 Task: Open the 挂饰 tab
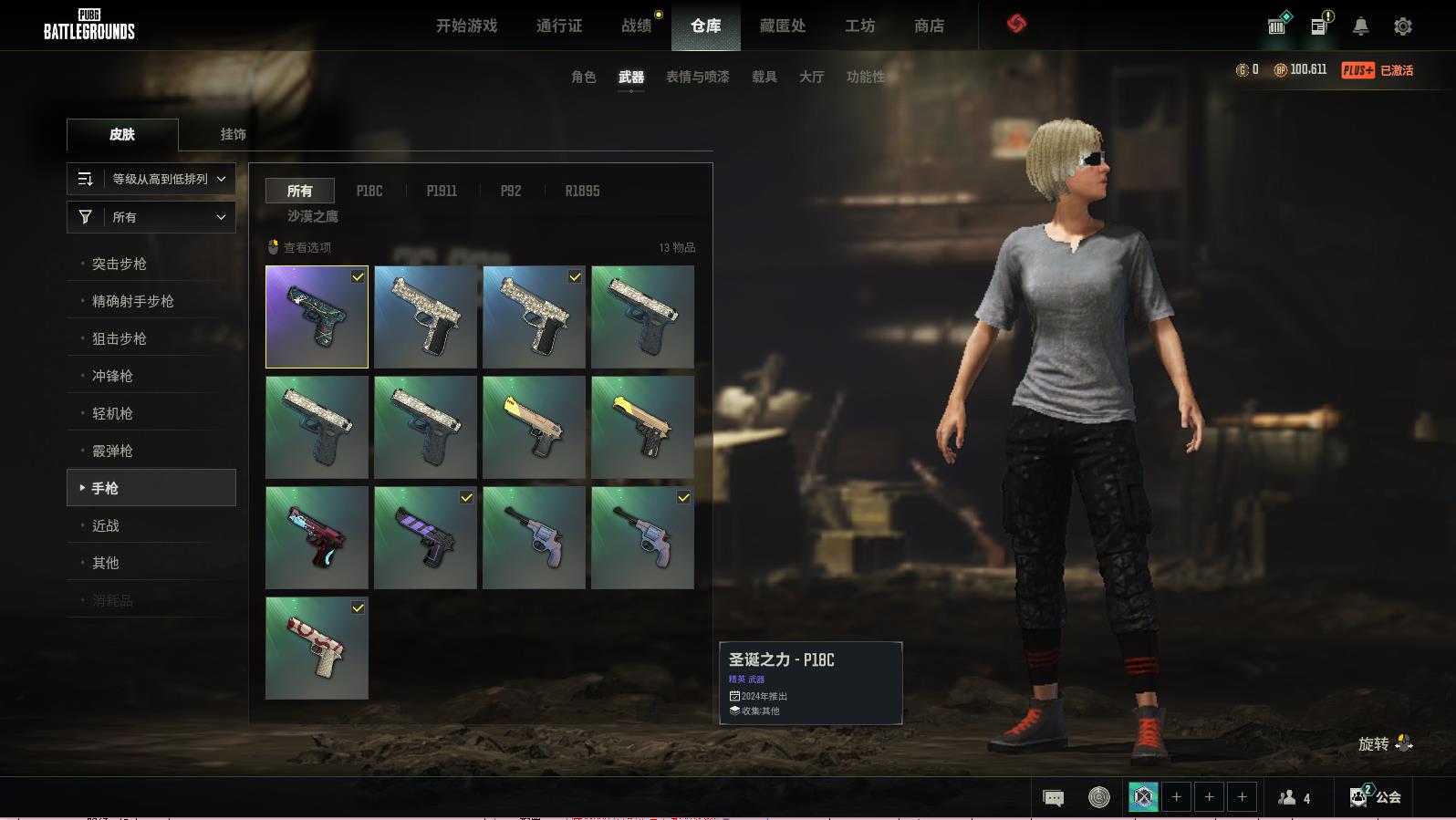[233, 134]
